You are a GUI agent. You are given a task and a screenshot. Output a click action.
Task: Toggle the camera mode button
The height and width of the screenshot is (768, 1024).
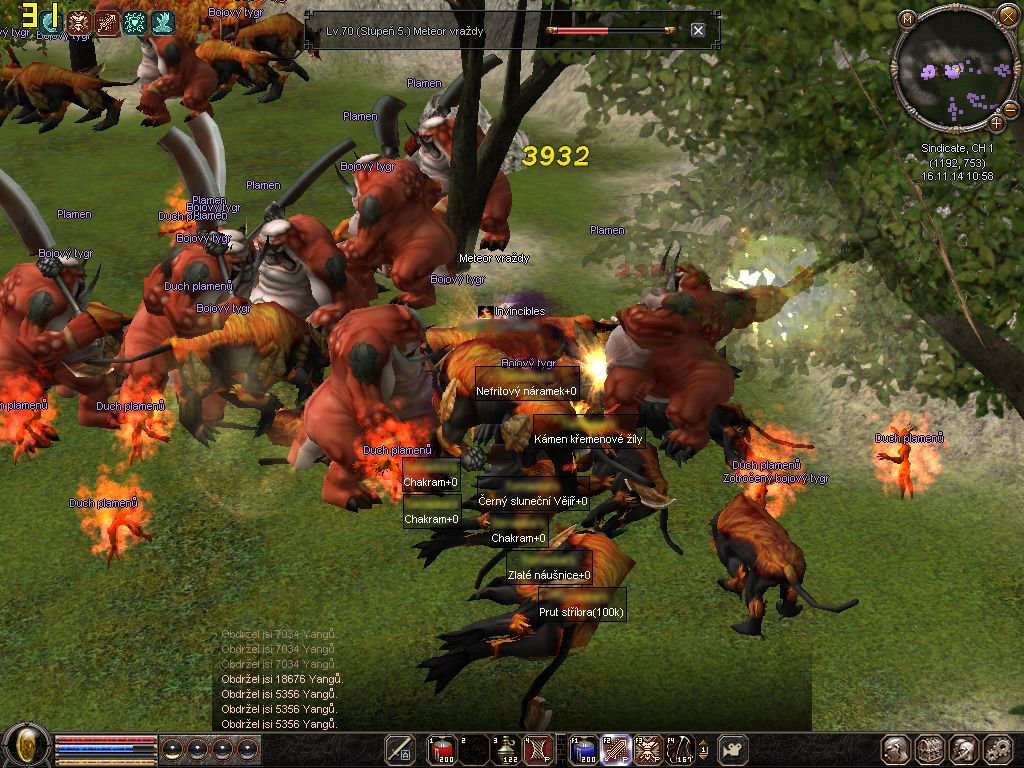[x=734, y=749]
